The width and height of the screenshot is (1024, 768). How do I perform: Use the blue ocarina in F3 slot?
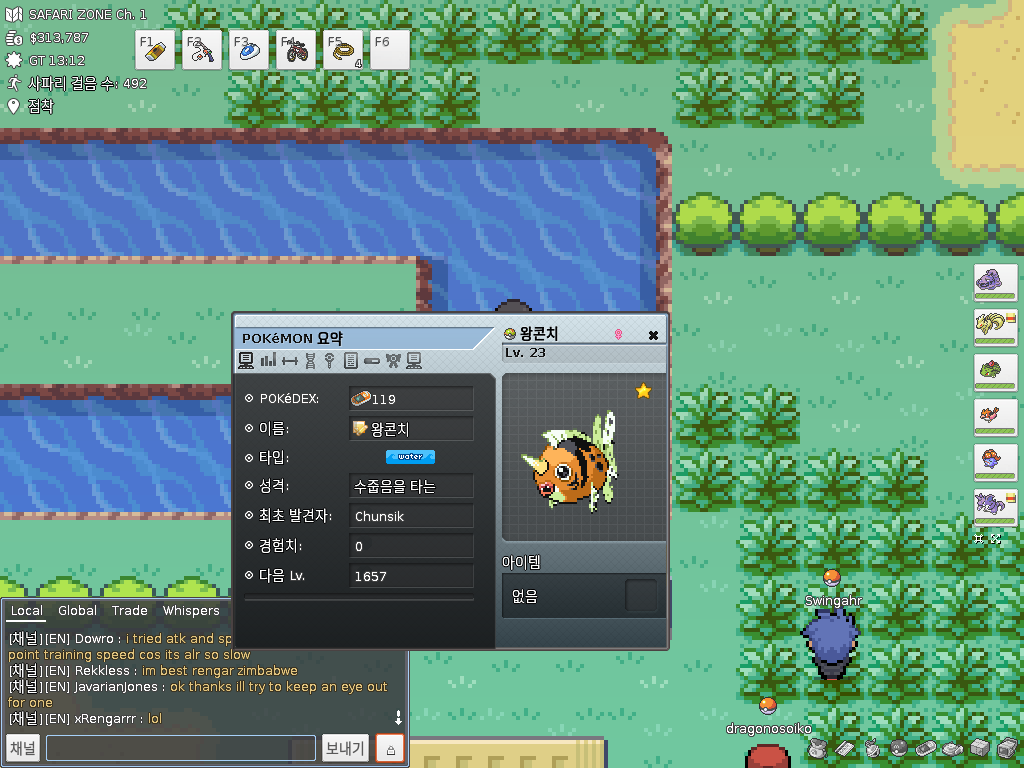249,50
